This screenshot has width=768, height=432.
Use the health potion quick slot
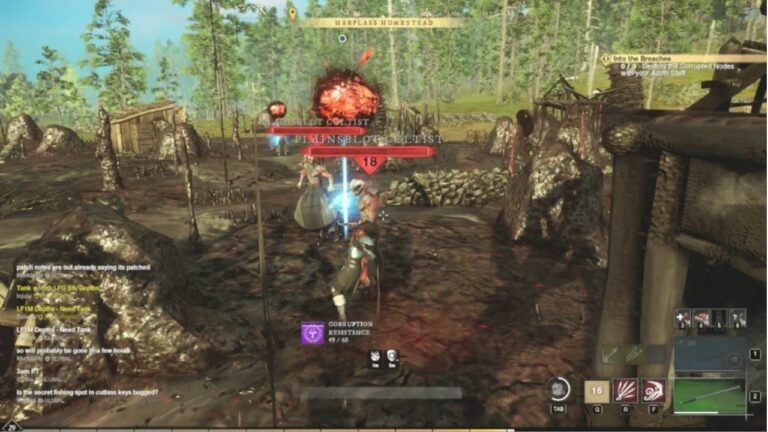(683, 319)
